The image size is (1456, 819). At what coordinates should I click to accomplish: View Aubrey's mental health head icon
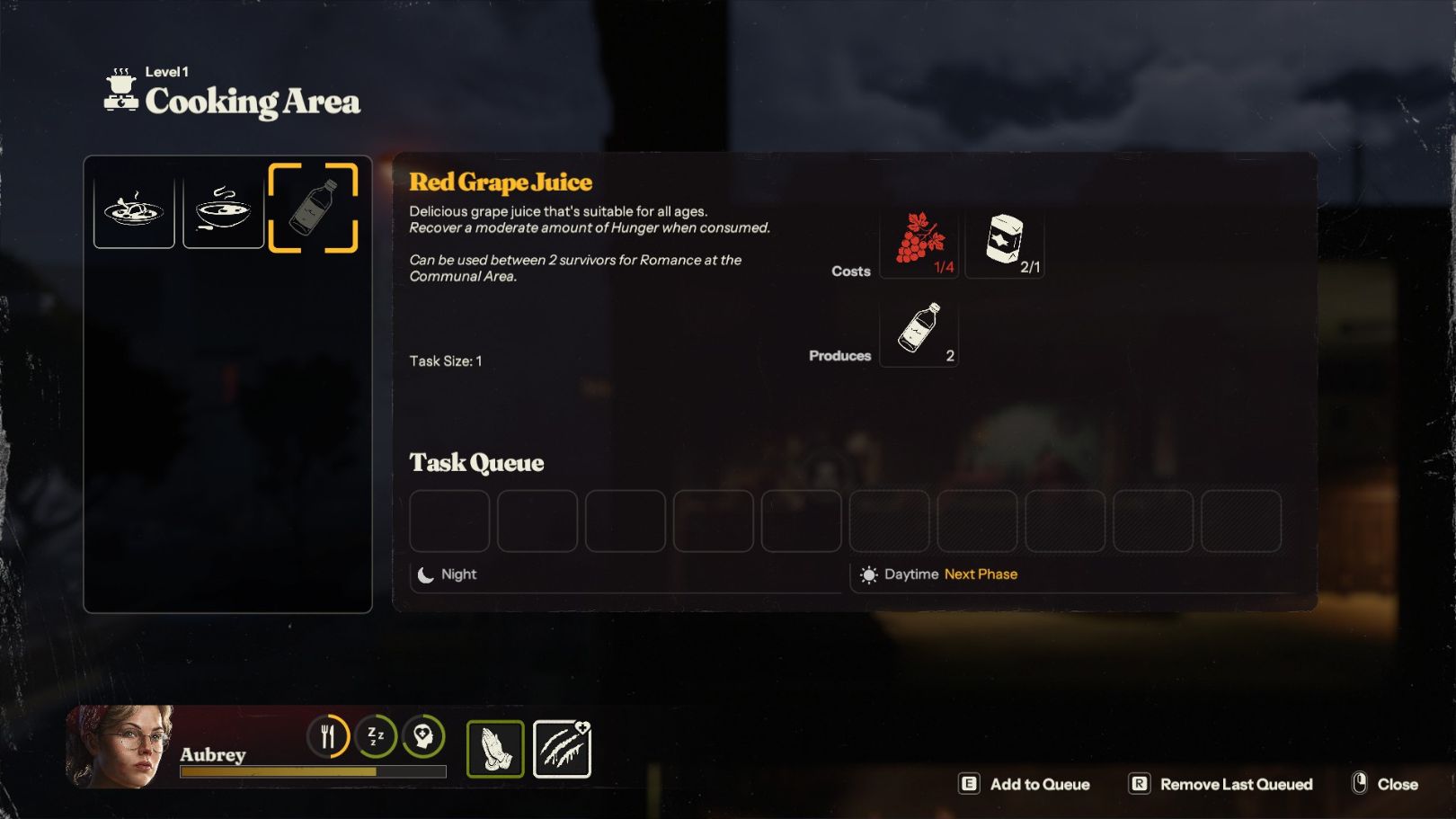coord(423,737)
